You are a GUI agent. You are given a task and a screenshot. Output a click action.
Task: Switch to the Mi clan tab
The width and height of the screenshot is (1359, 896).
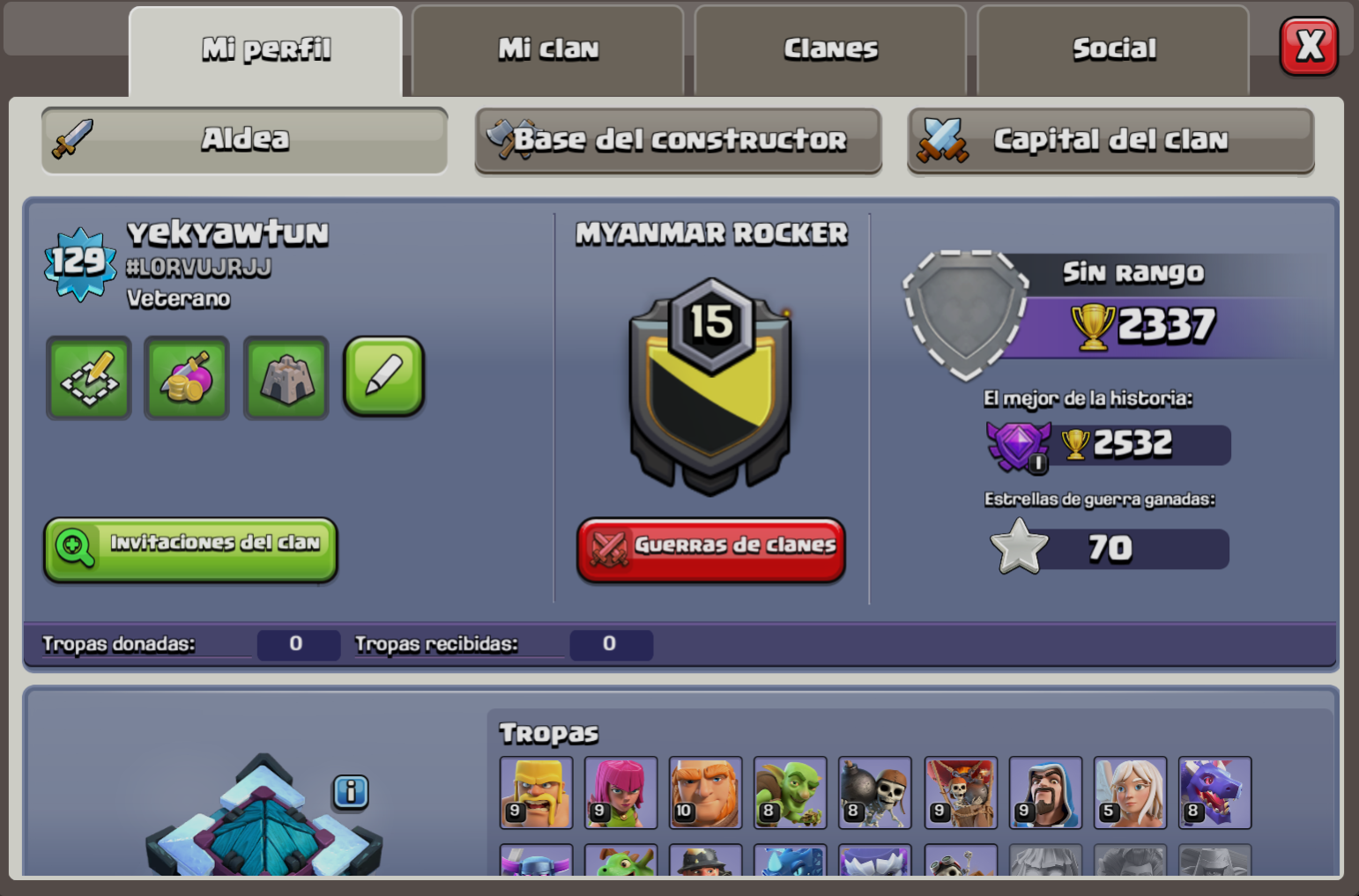coord(547,49)
